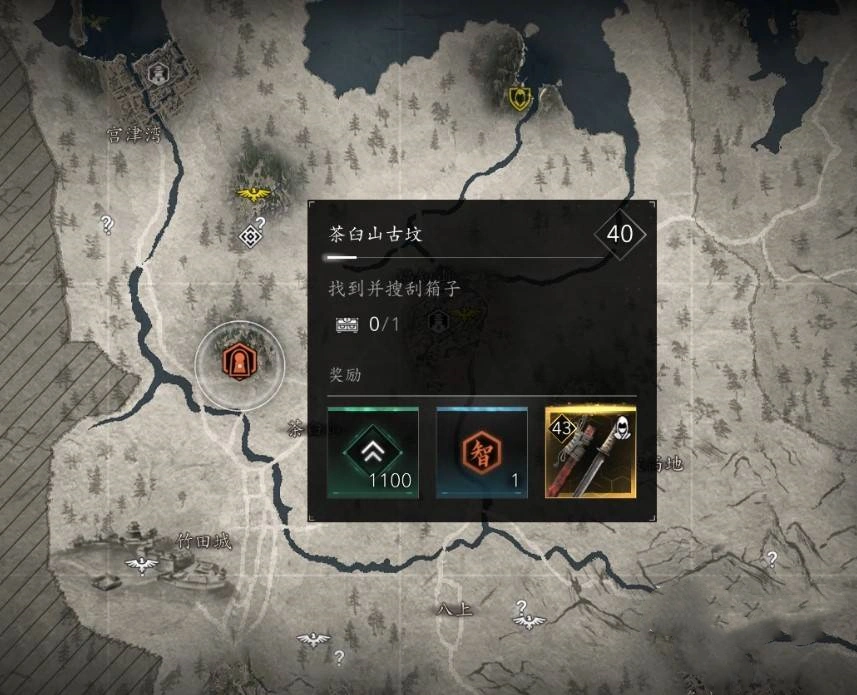Screen dimensions: 857x695
Task: Click the level 40 diamond badge
Action: [620, 235]
